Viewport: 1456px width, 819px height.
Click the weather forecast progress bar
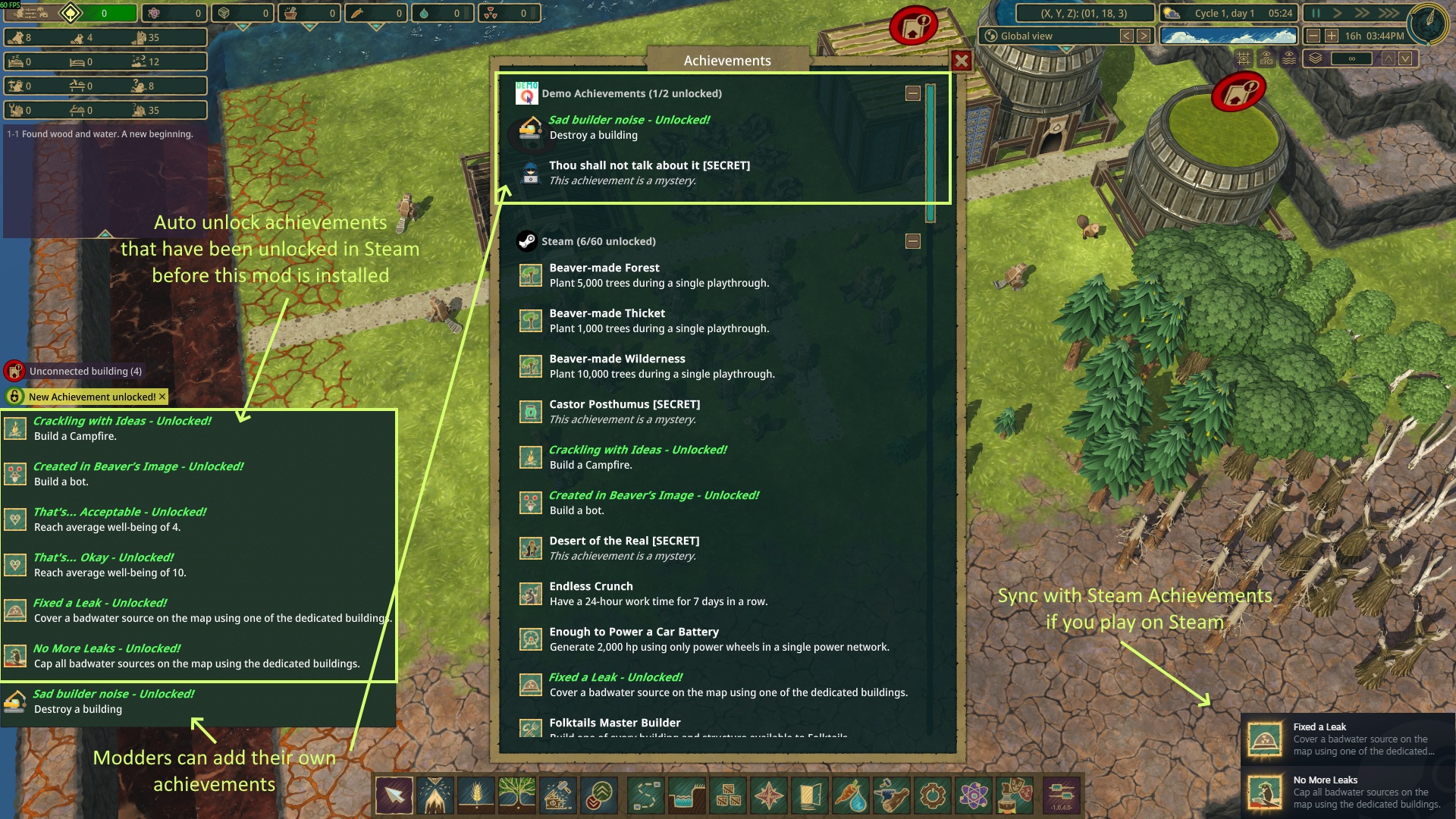[x=1228, y=36]
